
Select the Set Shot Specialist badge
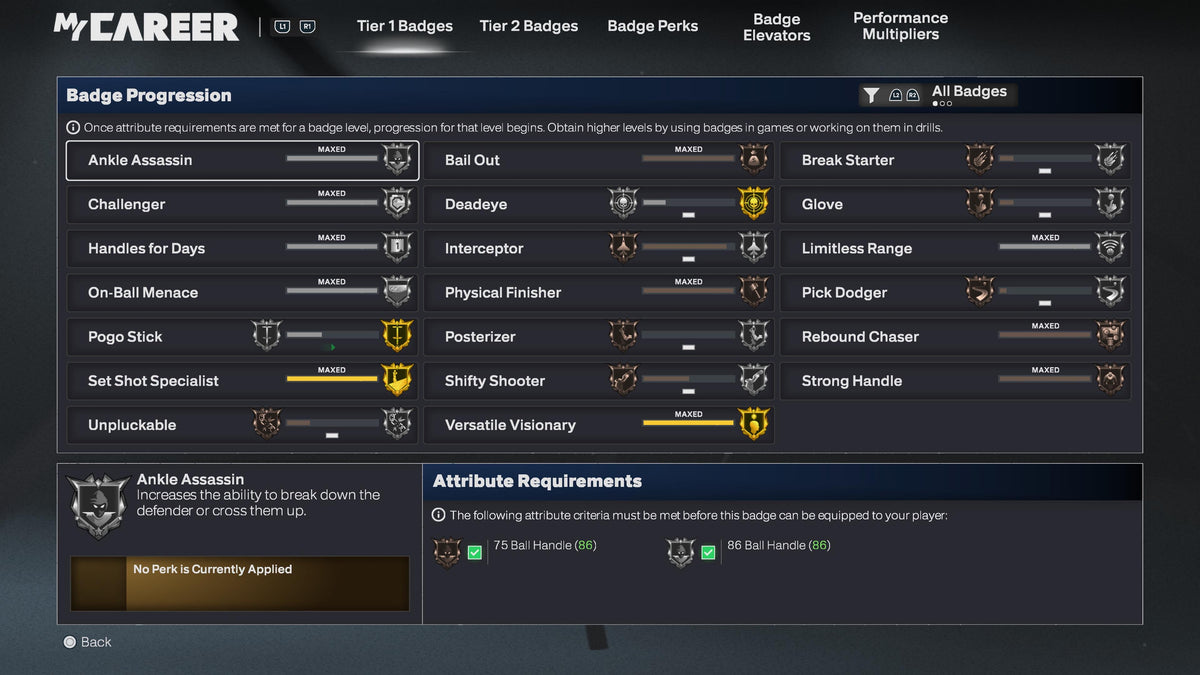(x=241, y=381)
